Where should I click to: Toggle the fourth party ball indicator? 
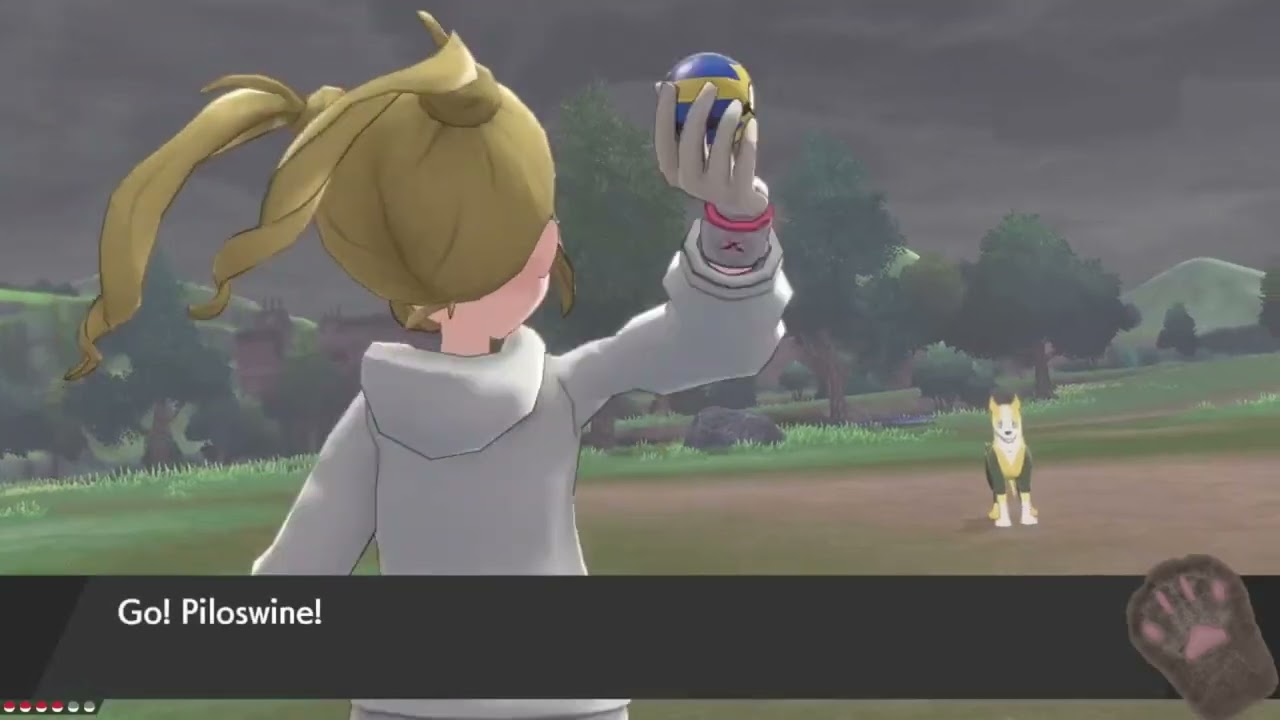click(56, 706)
